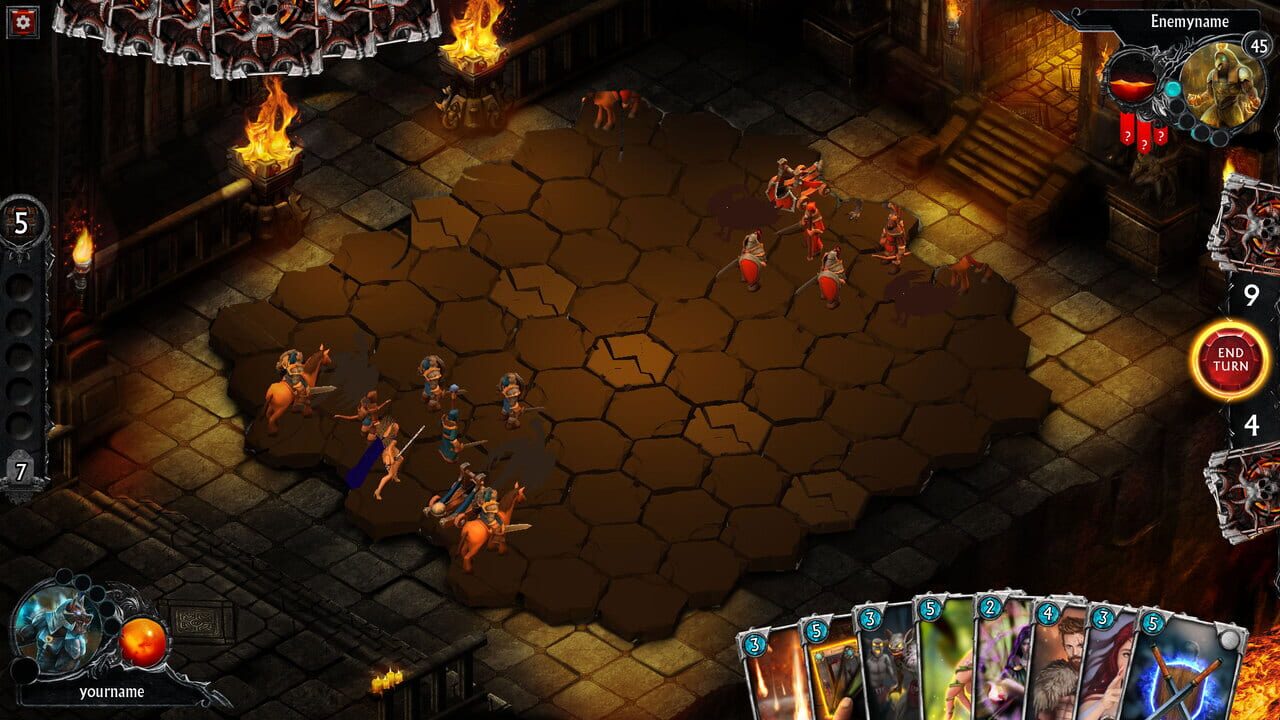Click the enemy health badge showing 45

pos(1258,46)
